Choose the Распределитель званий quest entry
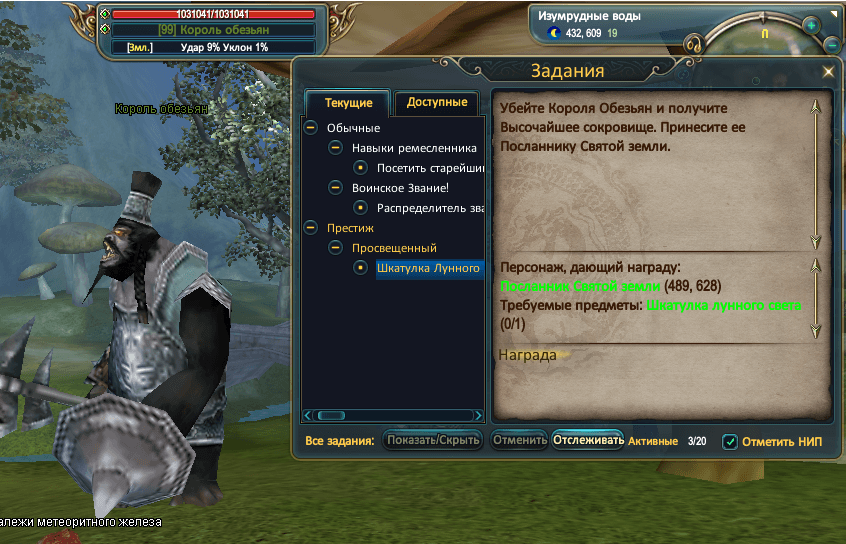846x544 pixels. pos(430,208)
